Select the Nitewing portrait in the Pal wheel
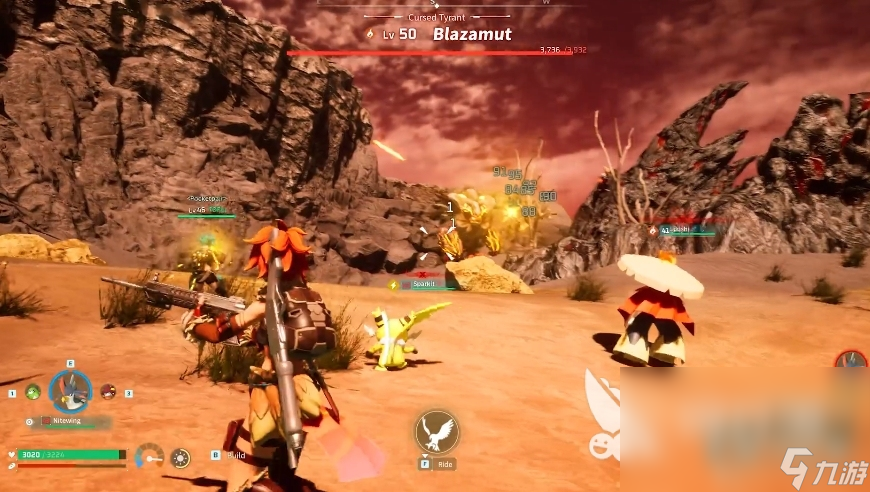 click(x=70, y=391)
